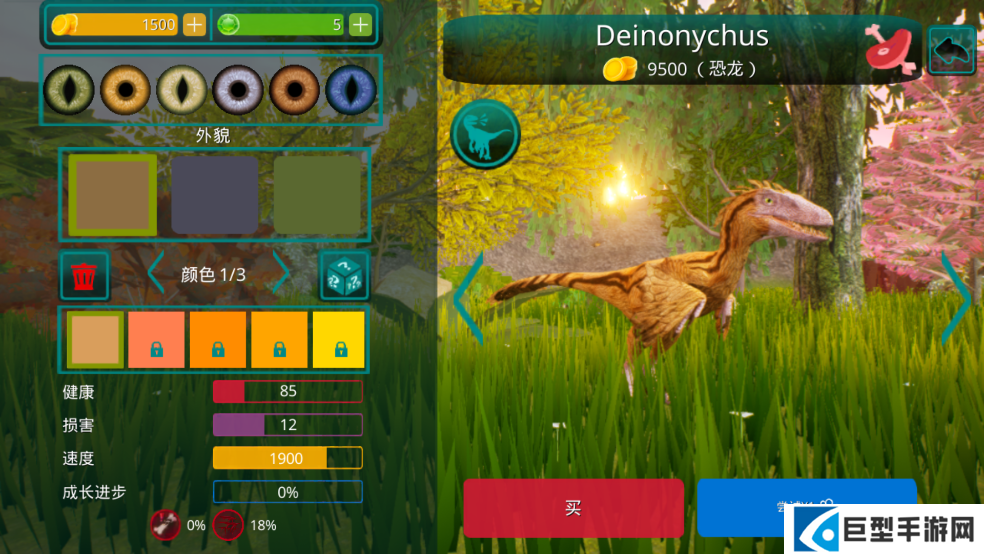
Task: Randomize appearance with the dice button
Action: click(x=344, y=275)
